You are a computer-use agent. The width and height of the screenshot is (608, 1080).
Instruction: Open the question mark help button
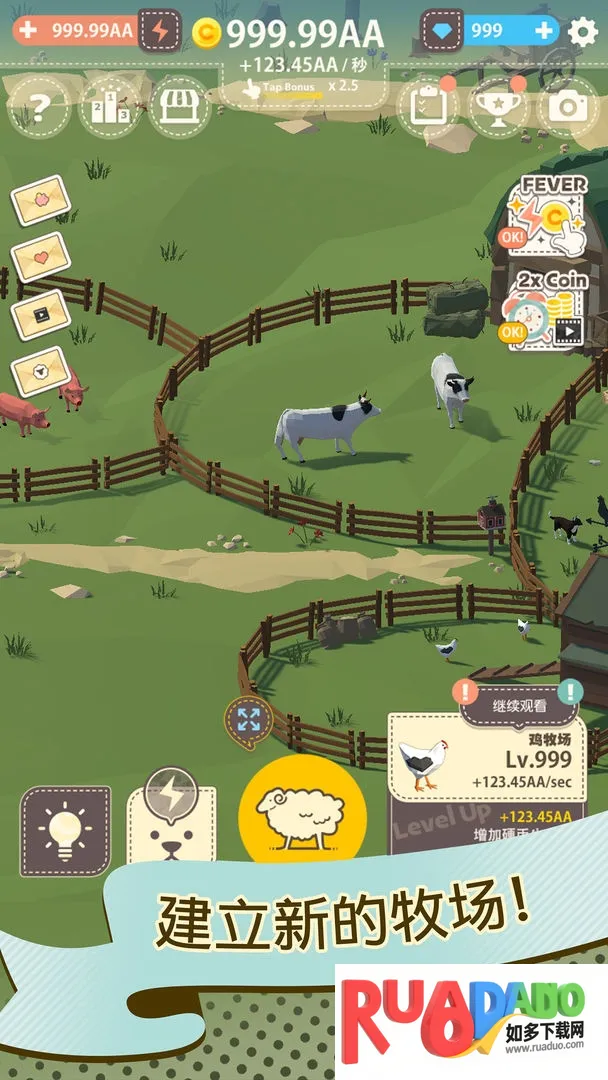[x=39, y=107]
